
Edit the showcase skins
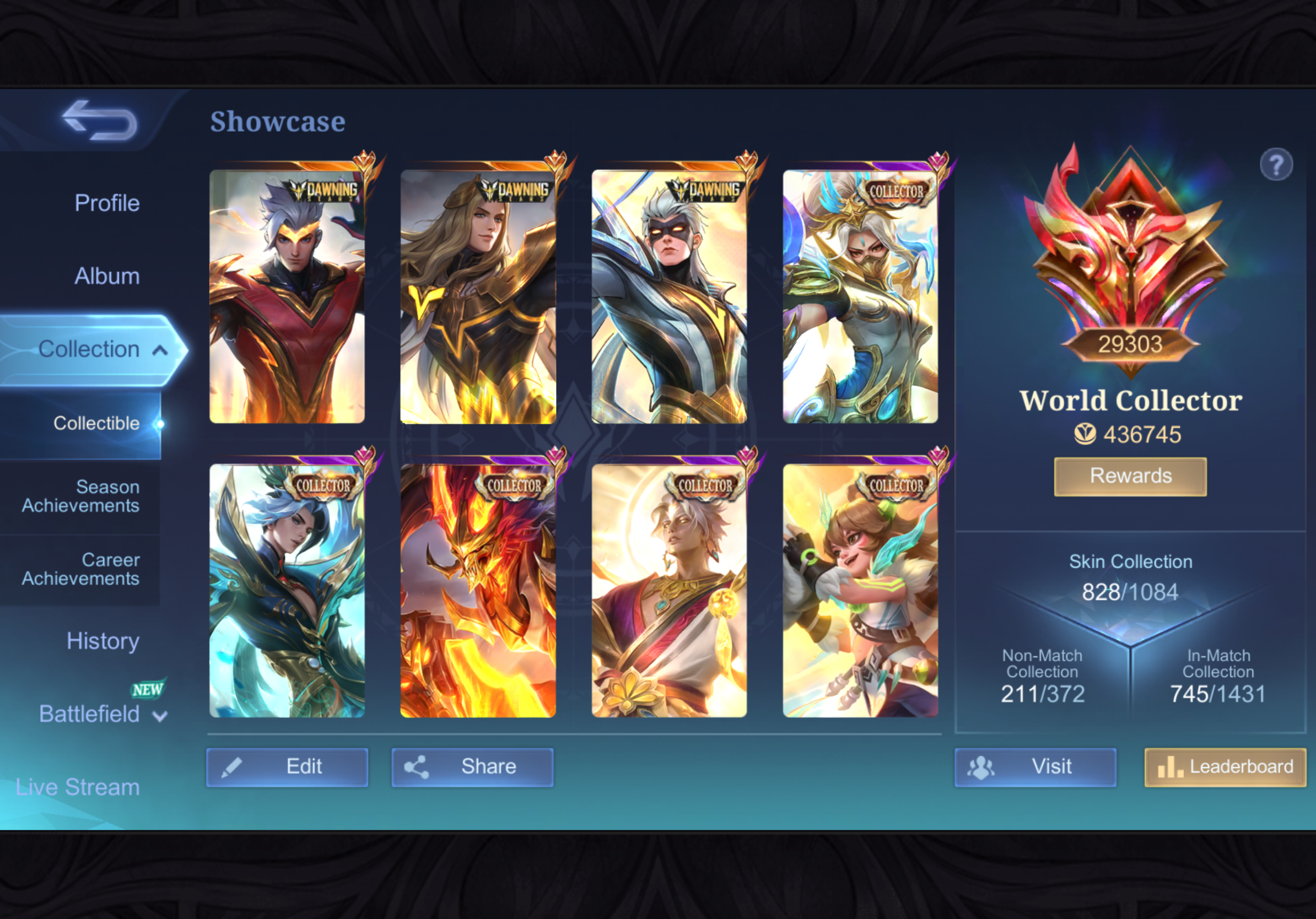(x=287, y=766)
